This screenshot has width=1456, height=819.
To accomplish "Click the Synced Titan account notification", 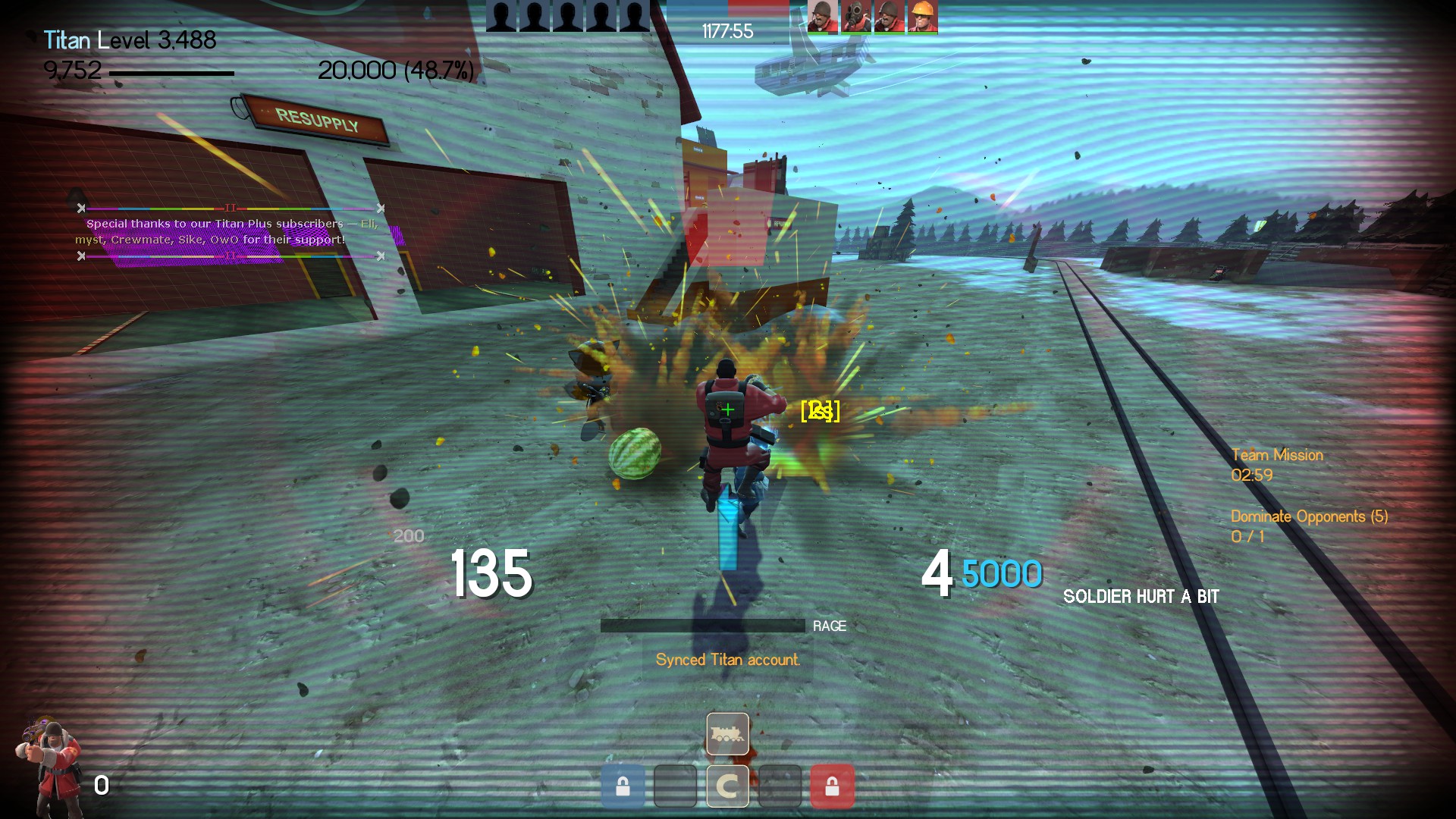I will 727,660.
